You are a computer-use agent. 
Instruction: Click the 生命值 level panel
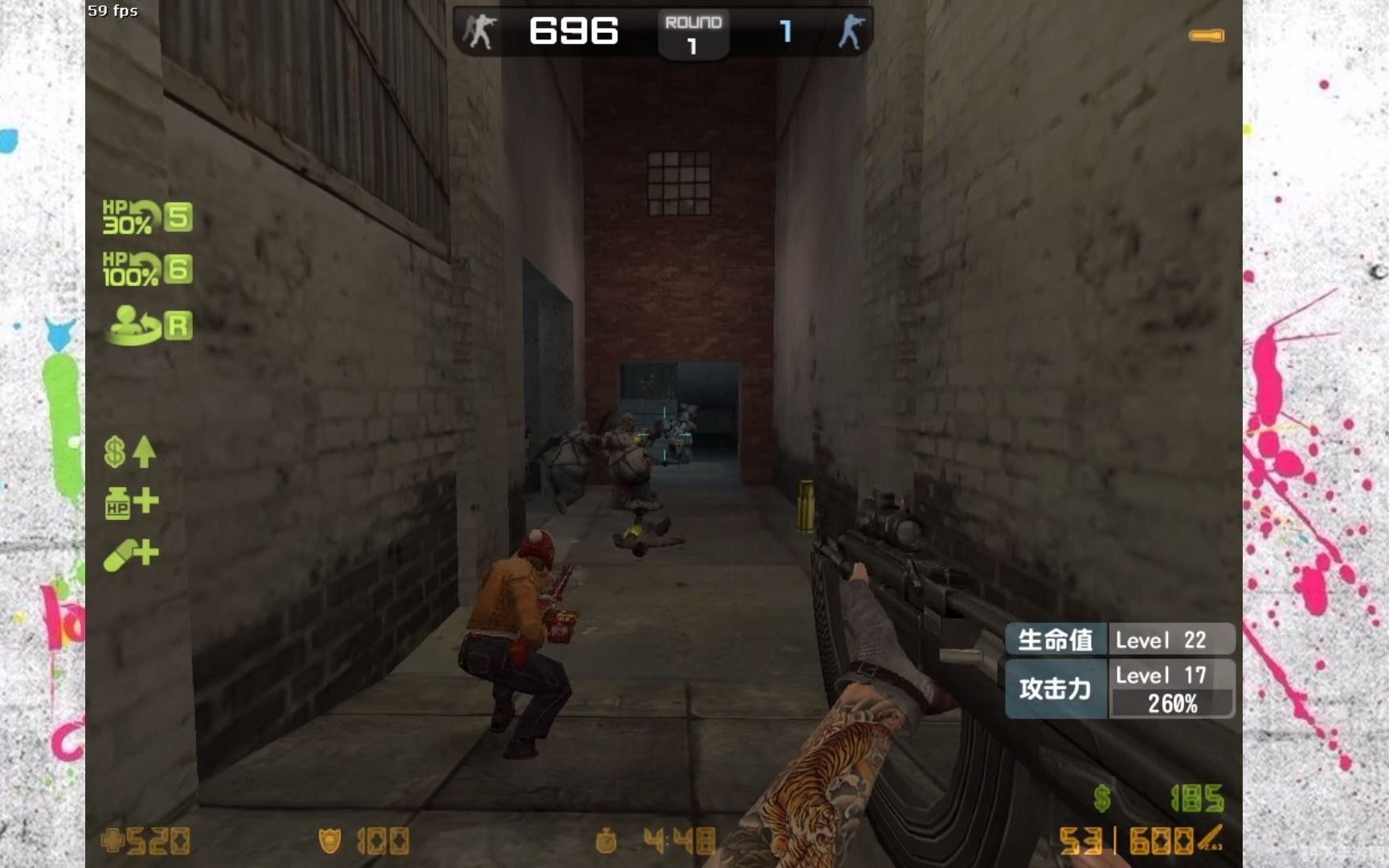1119,640
